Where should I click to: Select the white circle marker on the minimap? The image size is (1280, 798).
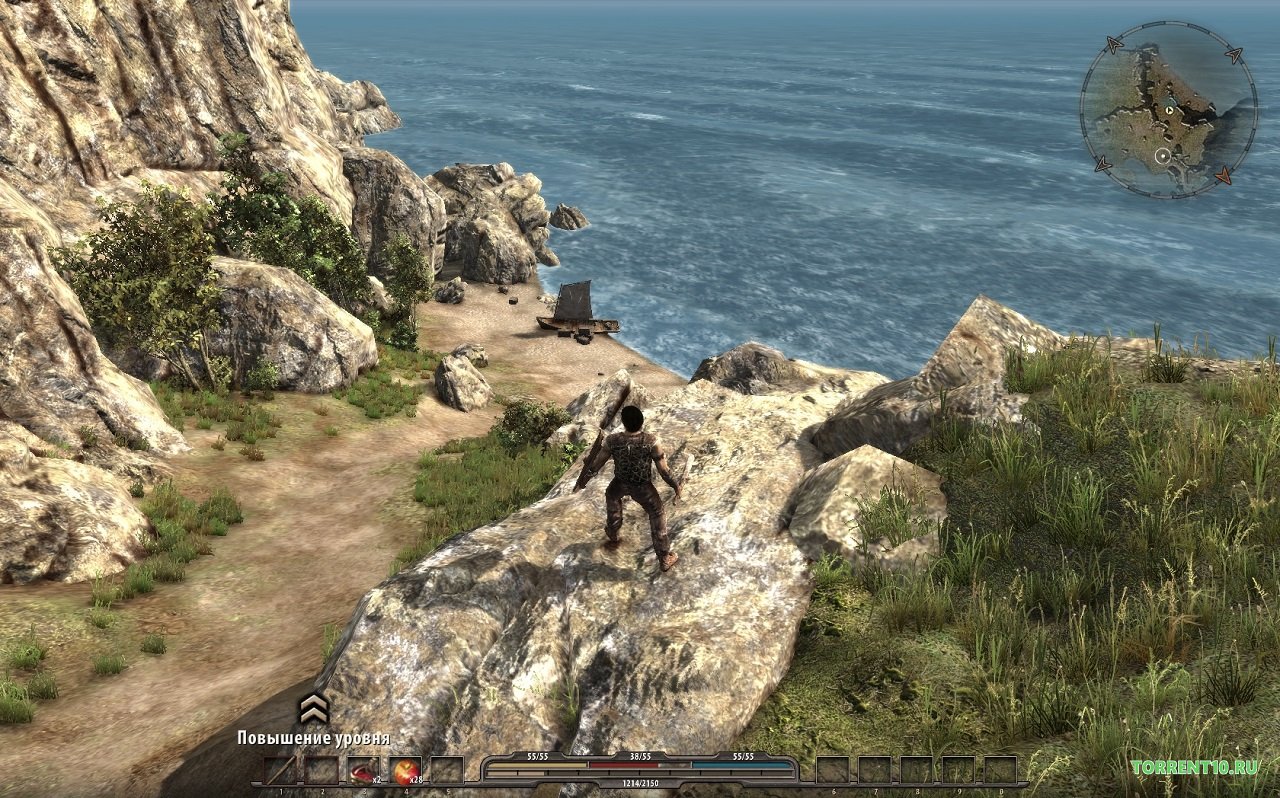[x=1162, y=156]
